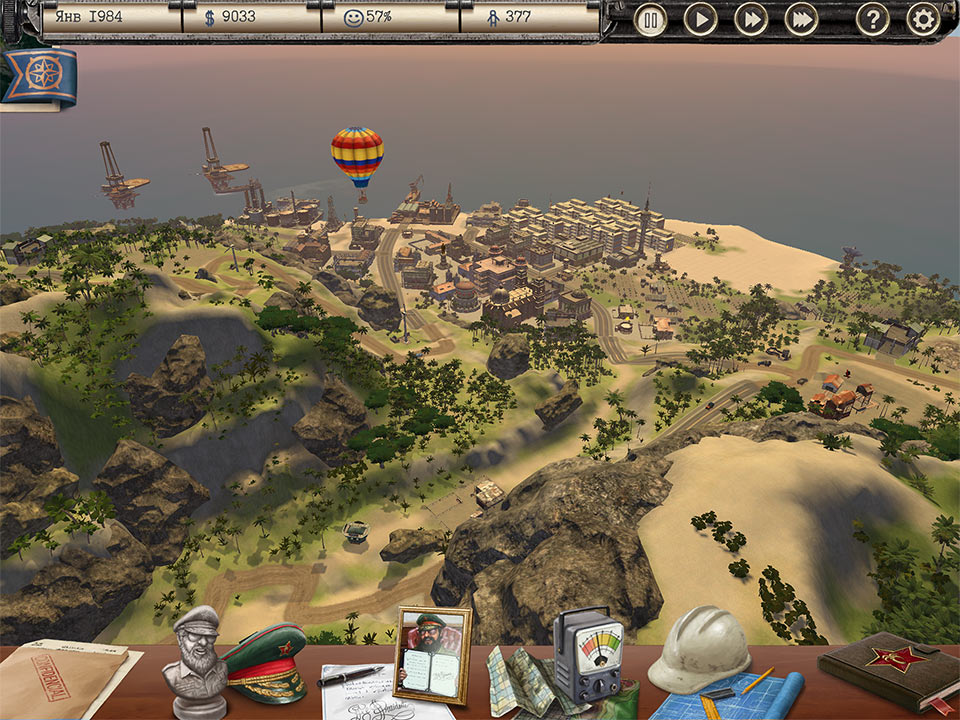
Task: Set game speed to normal play
Action: click(x=701, y=20)
